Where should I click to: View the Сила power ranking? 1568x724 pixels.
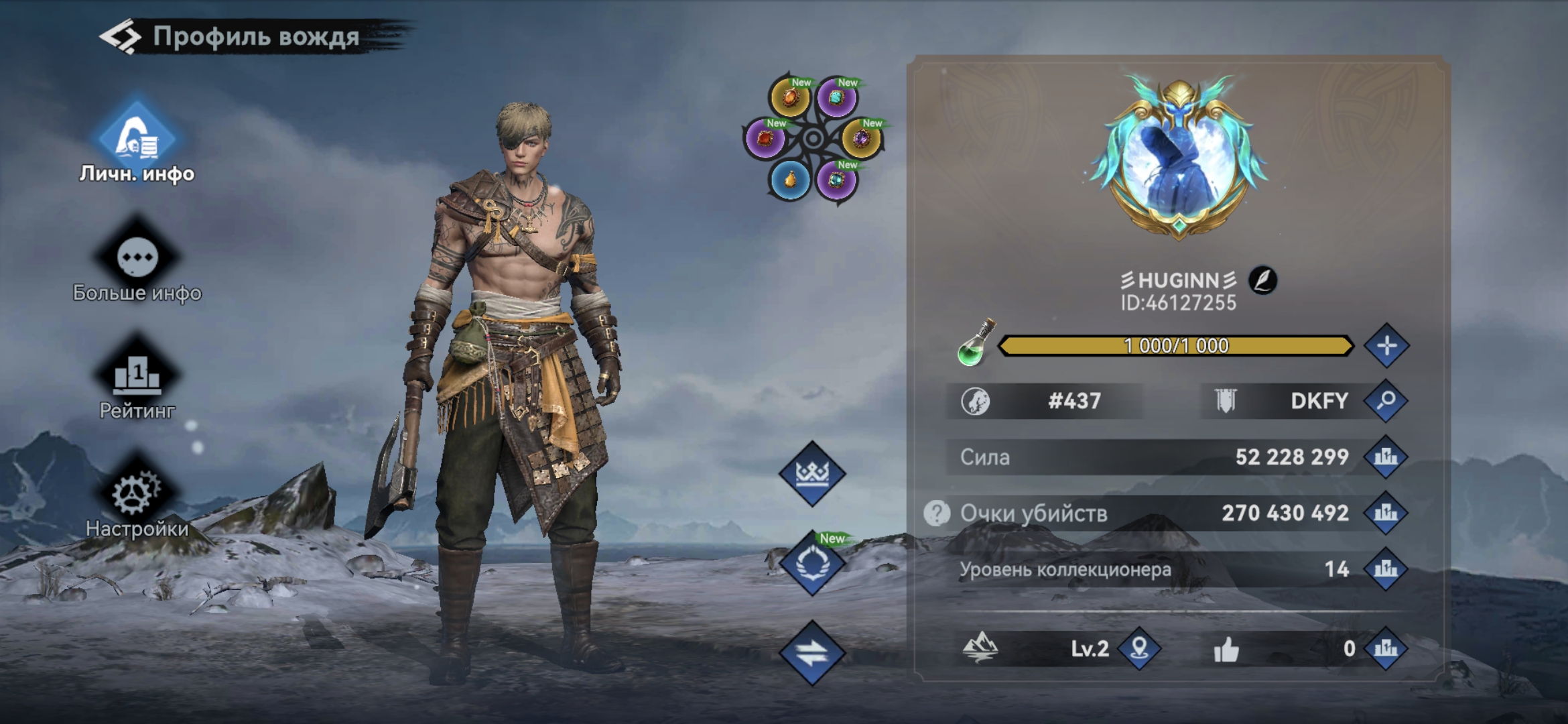(x=1386, y=457)
